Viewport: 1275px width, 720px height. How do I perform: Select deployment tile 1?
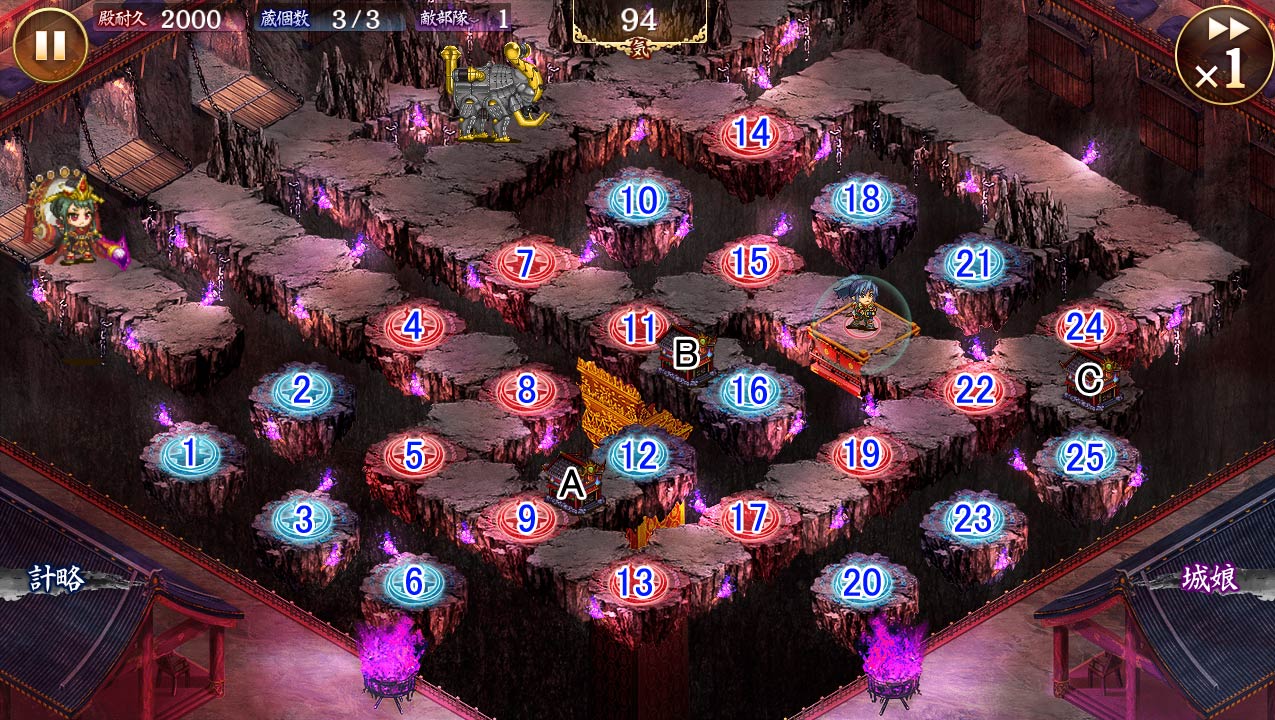pos(189,455)
